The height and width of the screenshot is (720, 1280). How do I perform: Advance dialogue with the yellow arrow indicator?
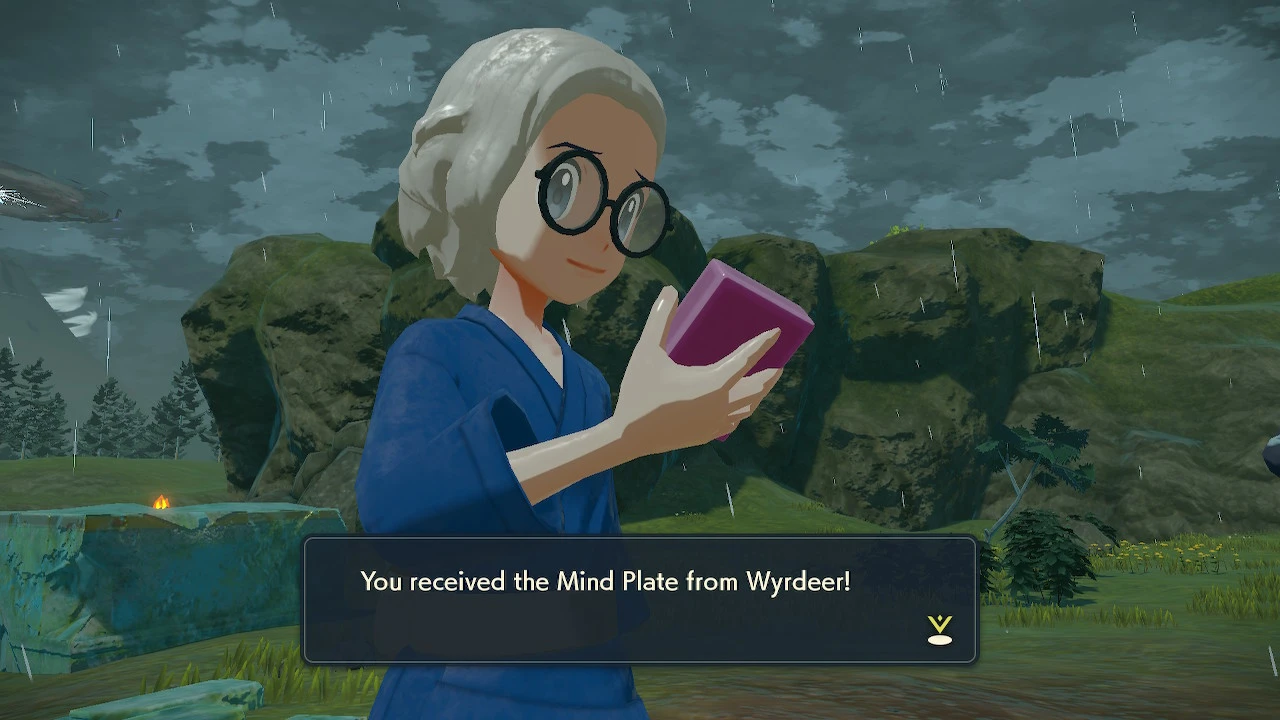(x=939, y=629)
